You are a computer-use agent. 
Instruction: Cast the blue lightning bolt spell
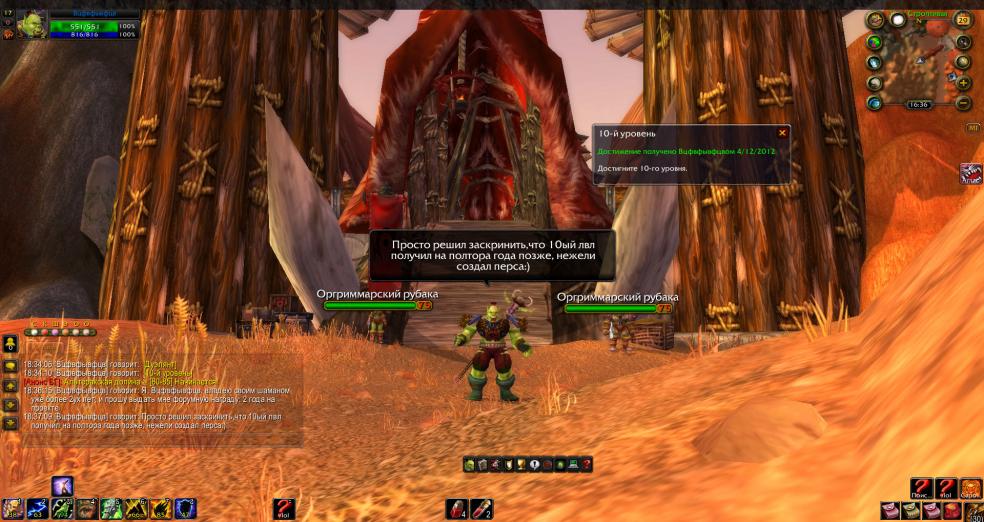[38, 509]
